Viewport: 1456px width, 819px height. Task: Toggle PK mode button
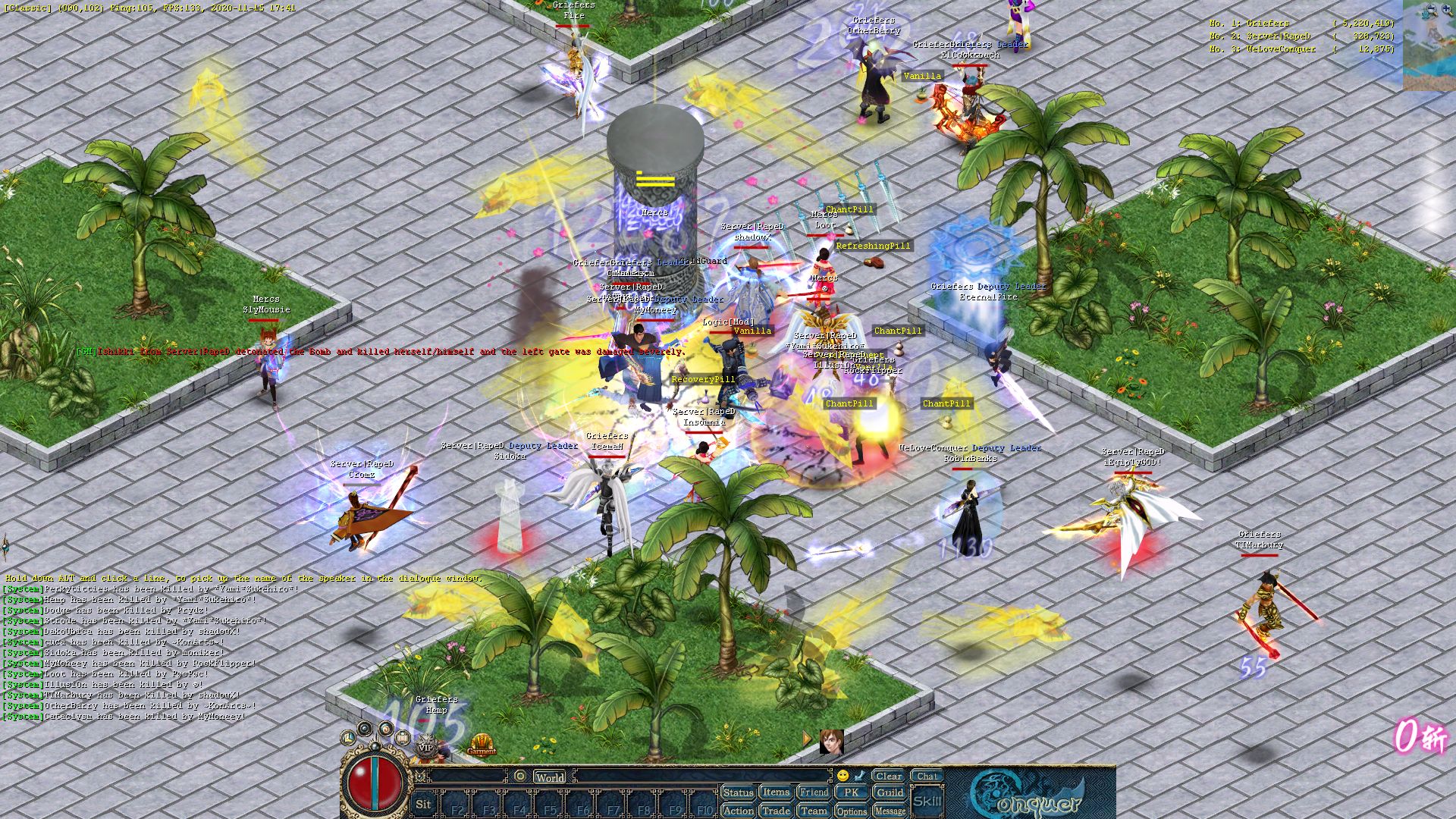[851, 792]
